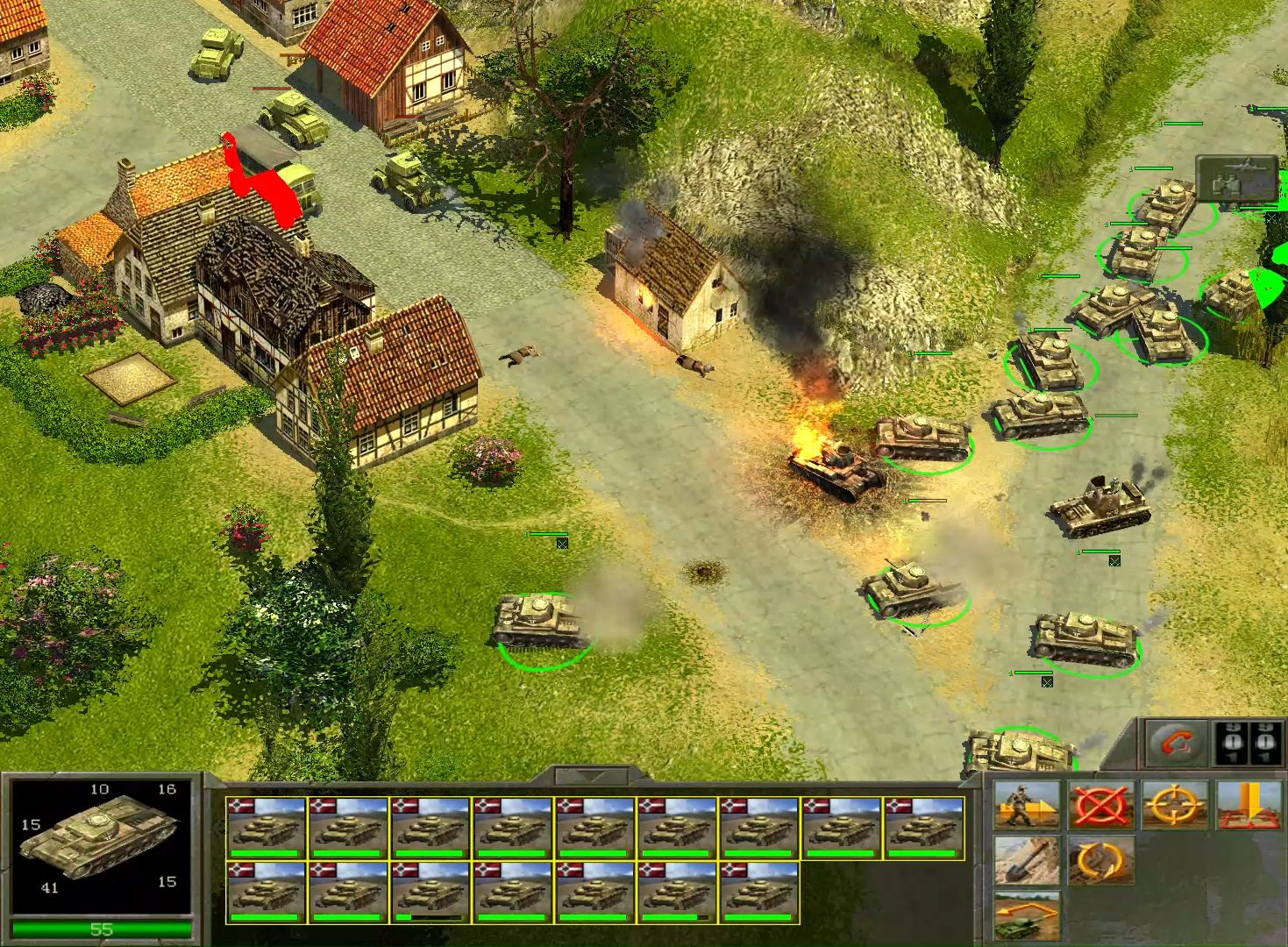Click the infantry move command button
The width and height of the screenshot is (1288, 947).
[1027, 805]
